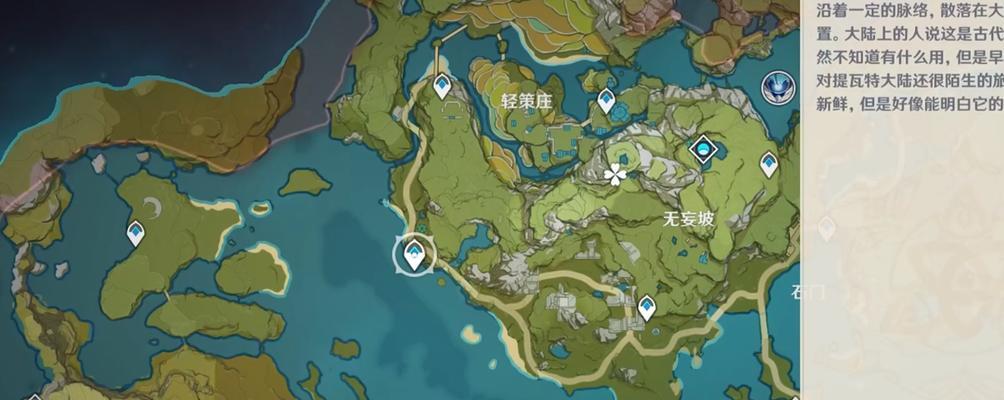This screenshot has width=1004, height=400.
Task: Choose the teleport waypoint south of 无妄坡
Action: pos(647,306)
